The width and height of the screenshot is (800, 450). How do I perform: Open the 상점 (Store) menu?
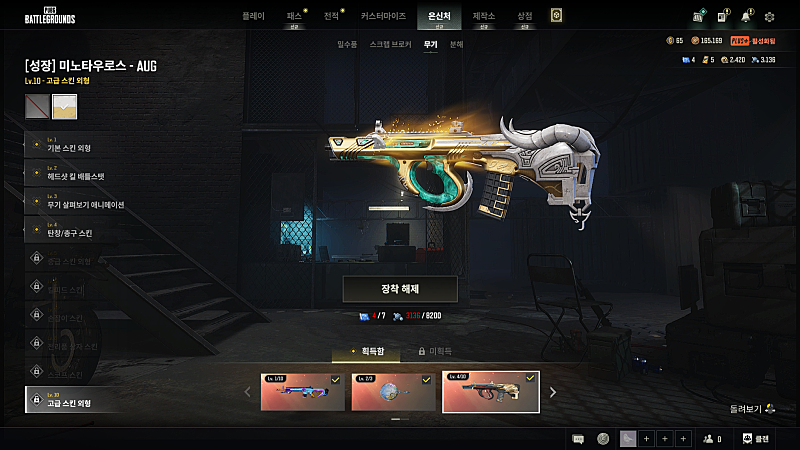[x=524, y=16]
